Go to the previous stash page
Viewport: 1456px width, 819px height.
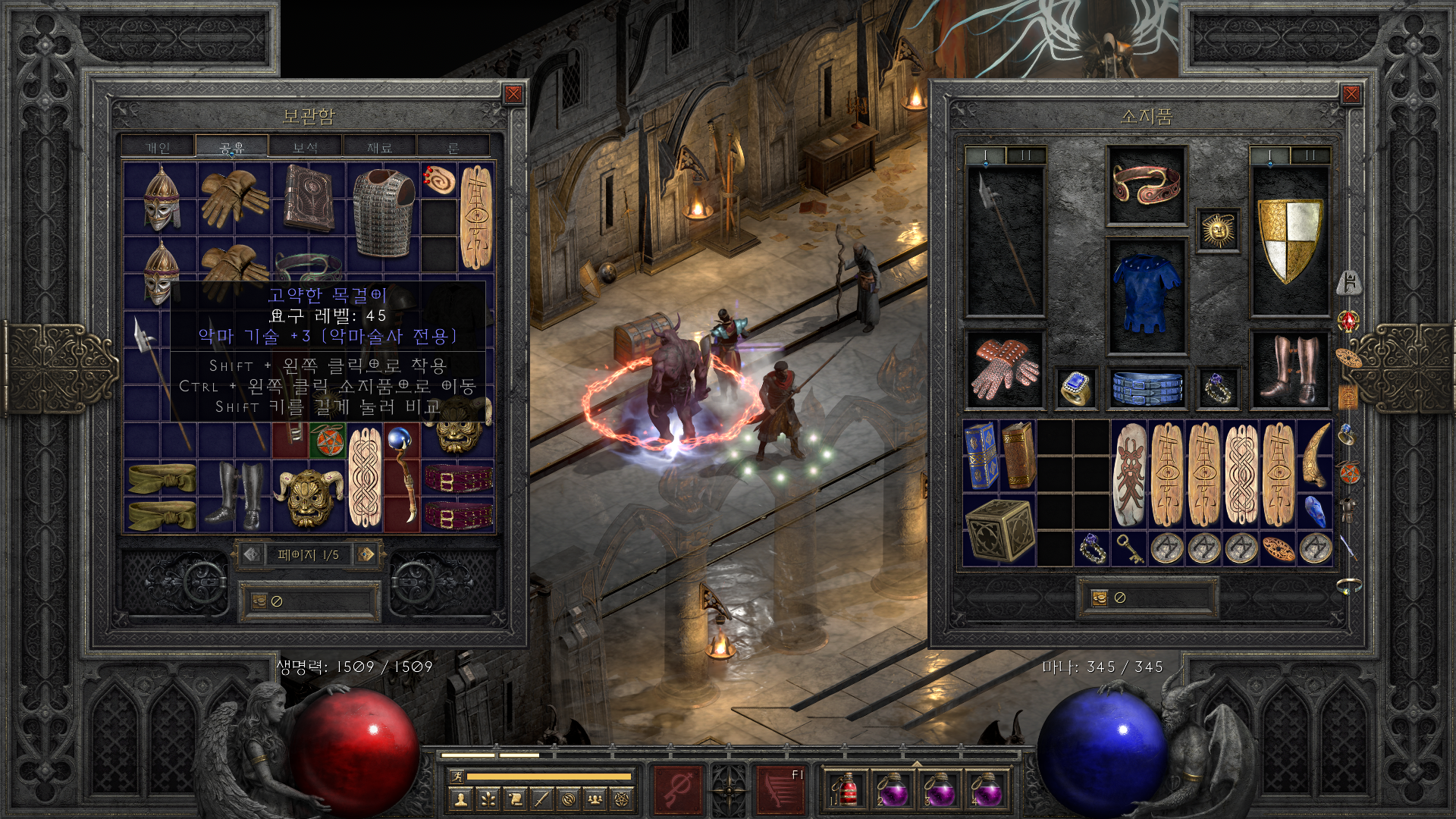252,554
